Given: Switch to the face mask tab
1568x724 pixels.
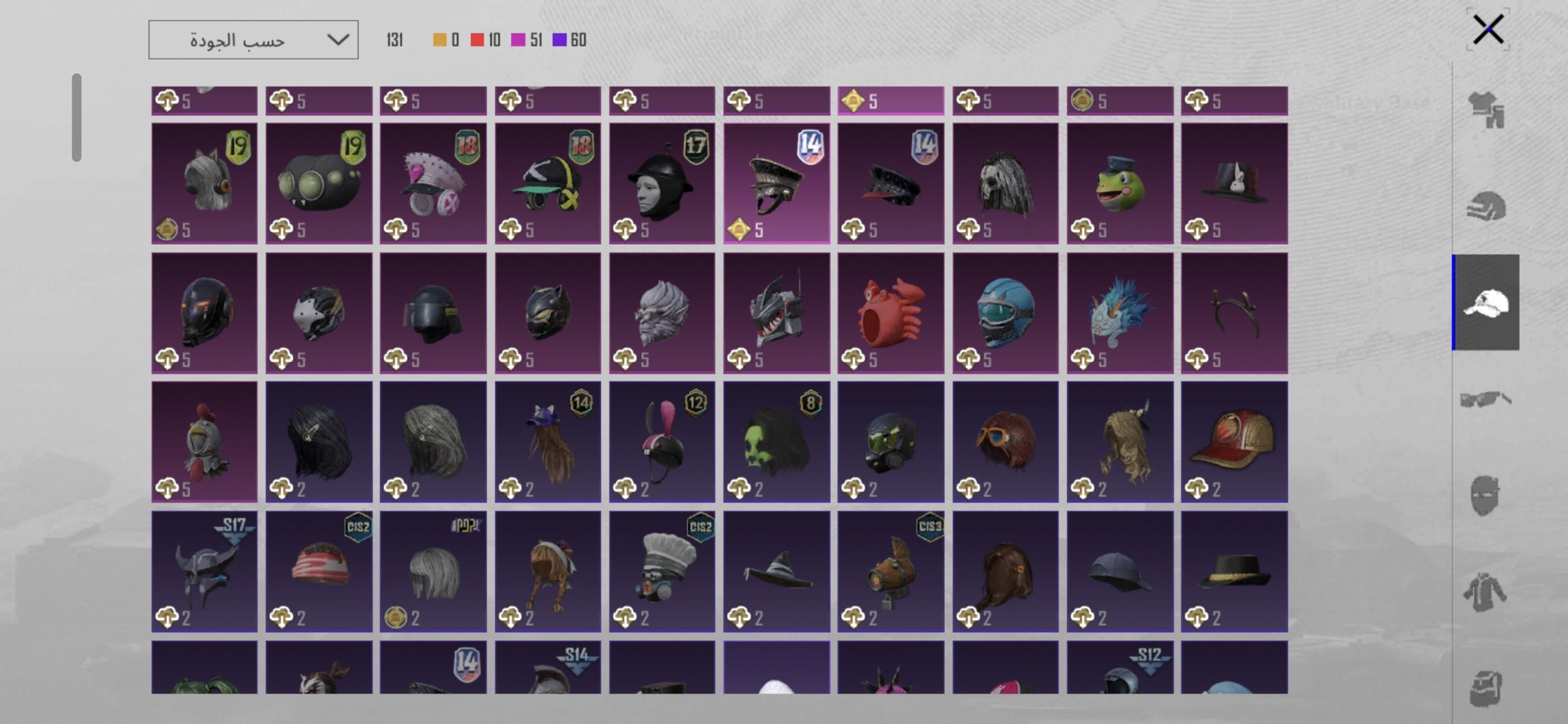Looking at the screenshot, I should pyautogui.click(x=1486, y=496).
